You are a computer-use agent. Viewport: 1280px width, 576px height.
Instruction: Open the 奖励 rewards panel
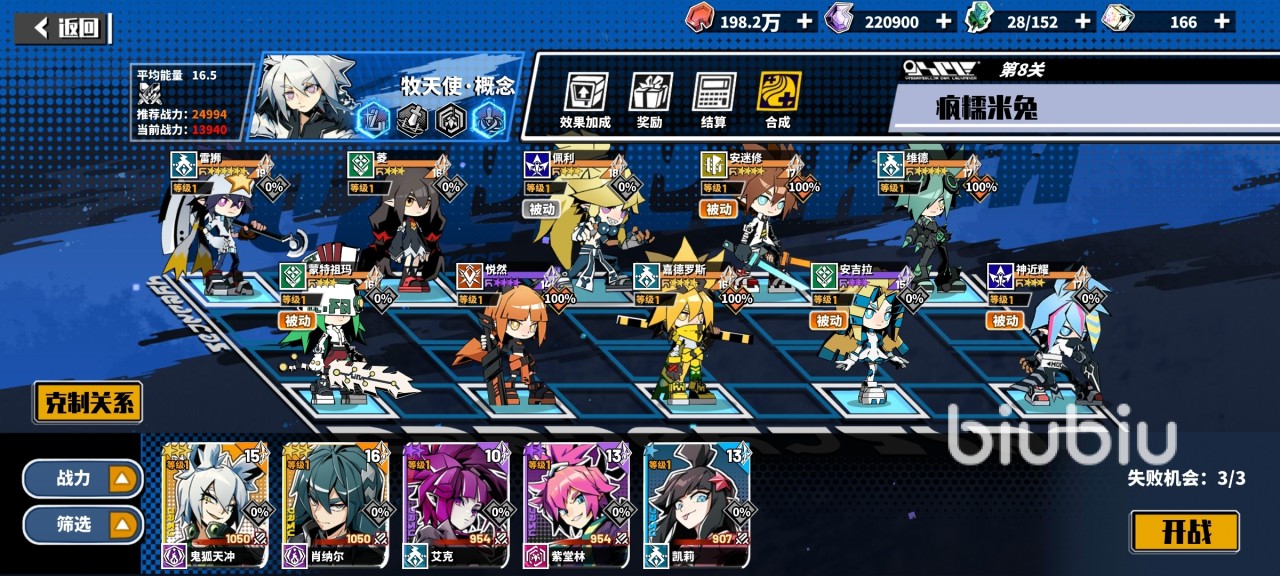pyautogui.click(x=650, y=100)
